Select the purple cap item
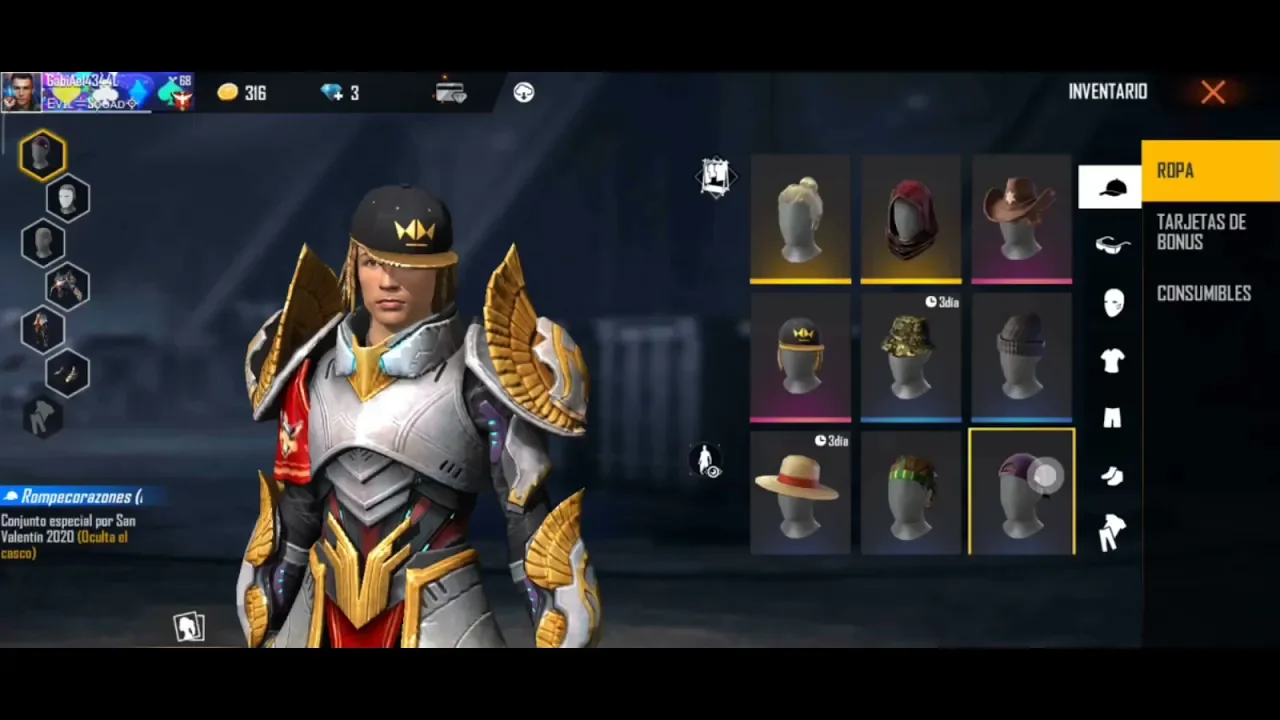Viewport: 1280px width, 720px height. (1021, 492)
